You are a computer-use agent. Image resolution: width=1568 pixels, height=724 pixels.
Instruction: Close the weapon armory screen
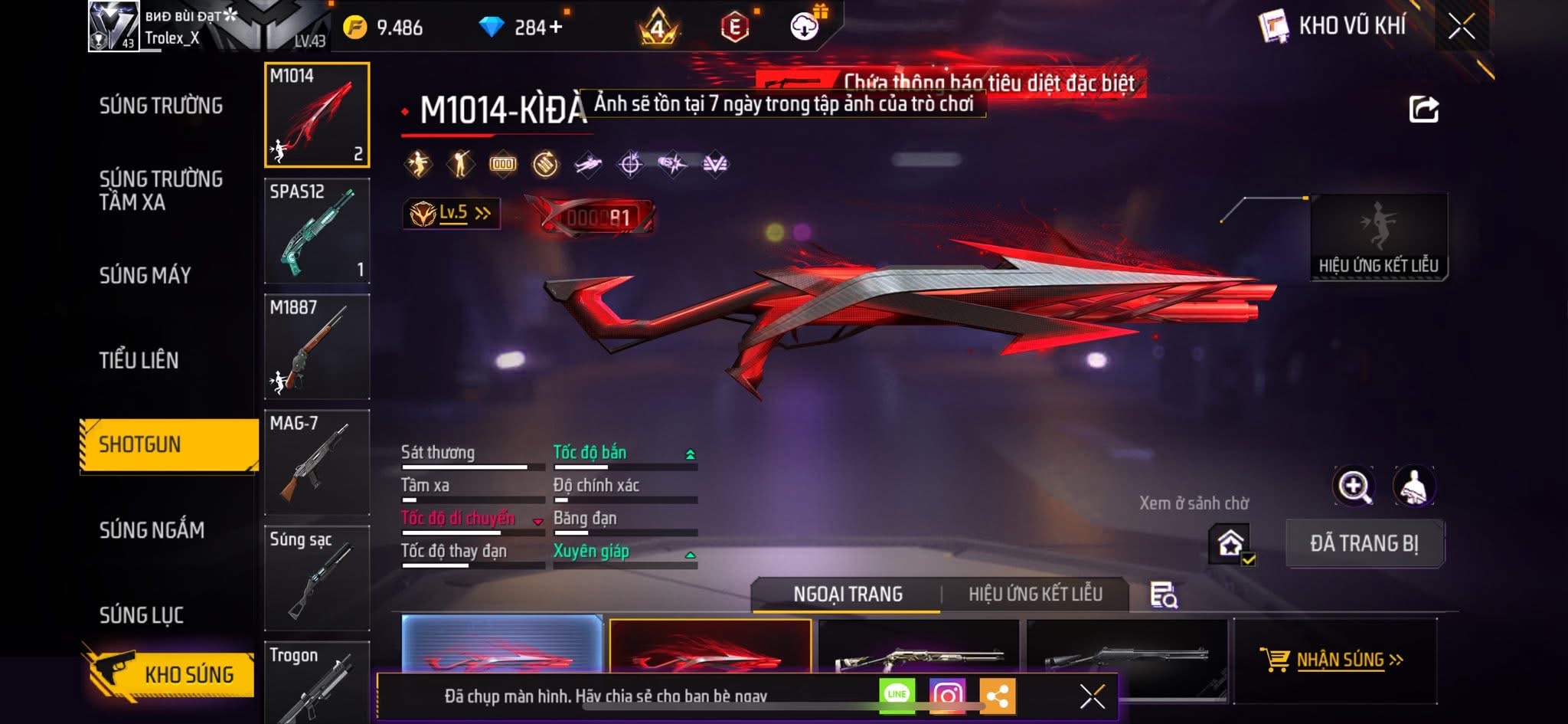coord(1461,28)
